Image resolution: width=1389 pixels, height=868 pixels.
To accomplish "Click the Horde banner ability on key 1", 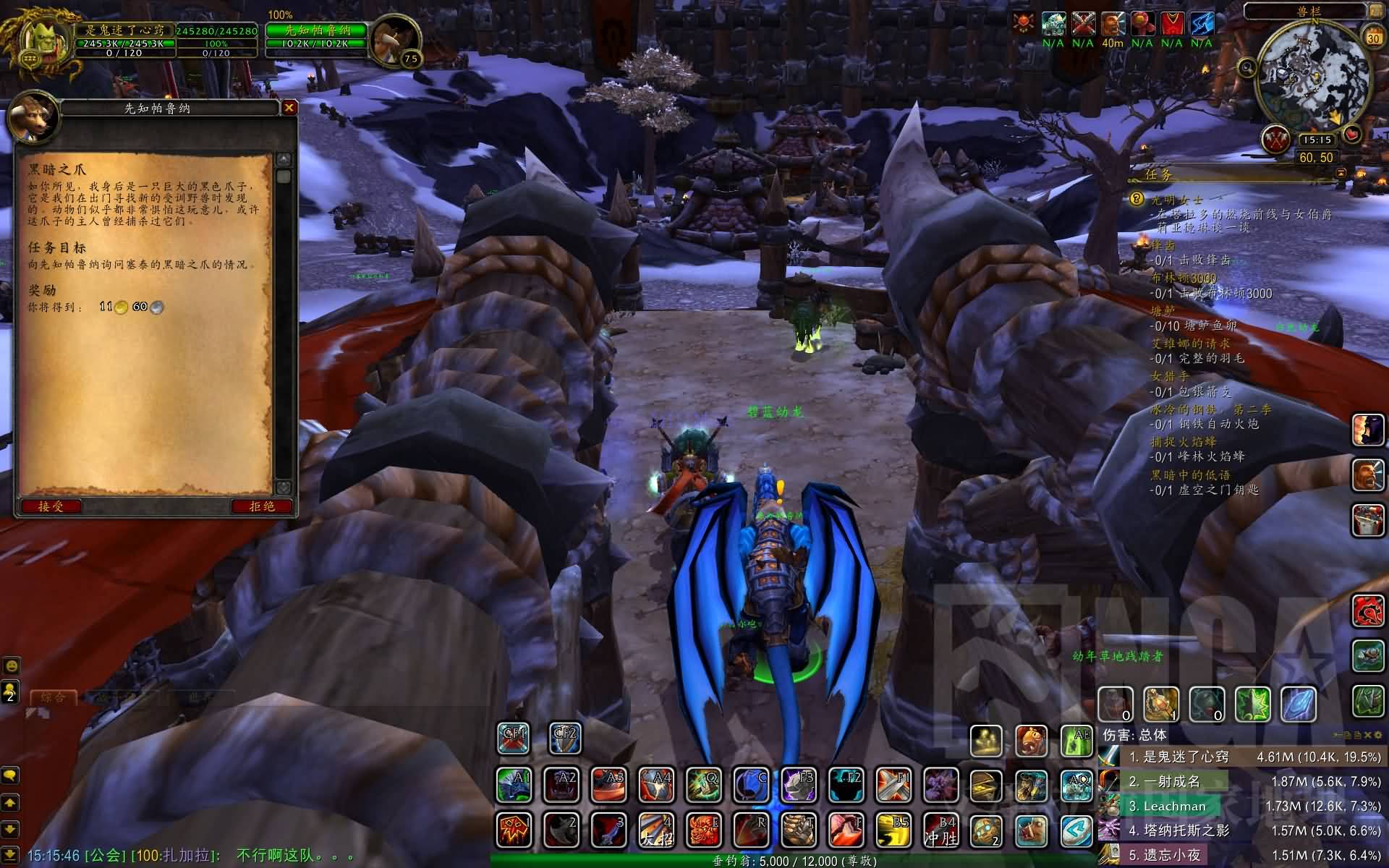I will click(x=514, y=830).
